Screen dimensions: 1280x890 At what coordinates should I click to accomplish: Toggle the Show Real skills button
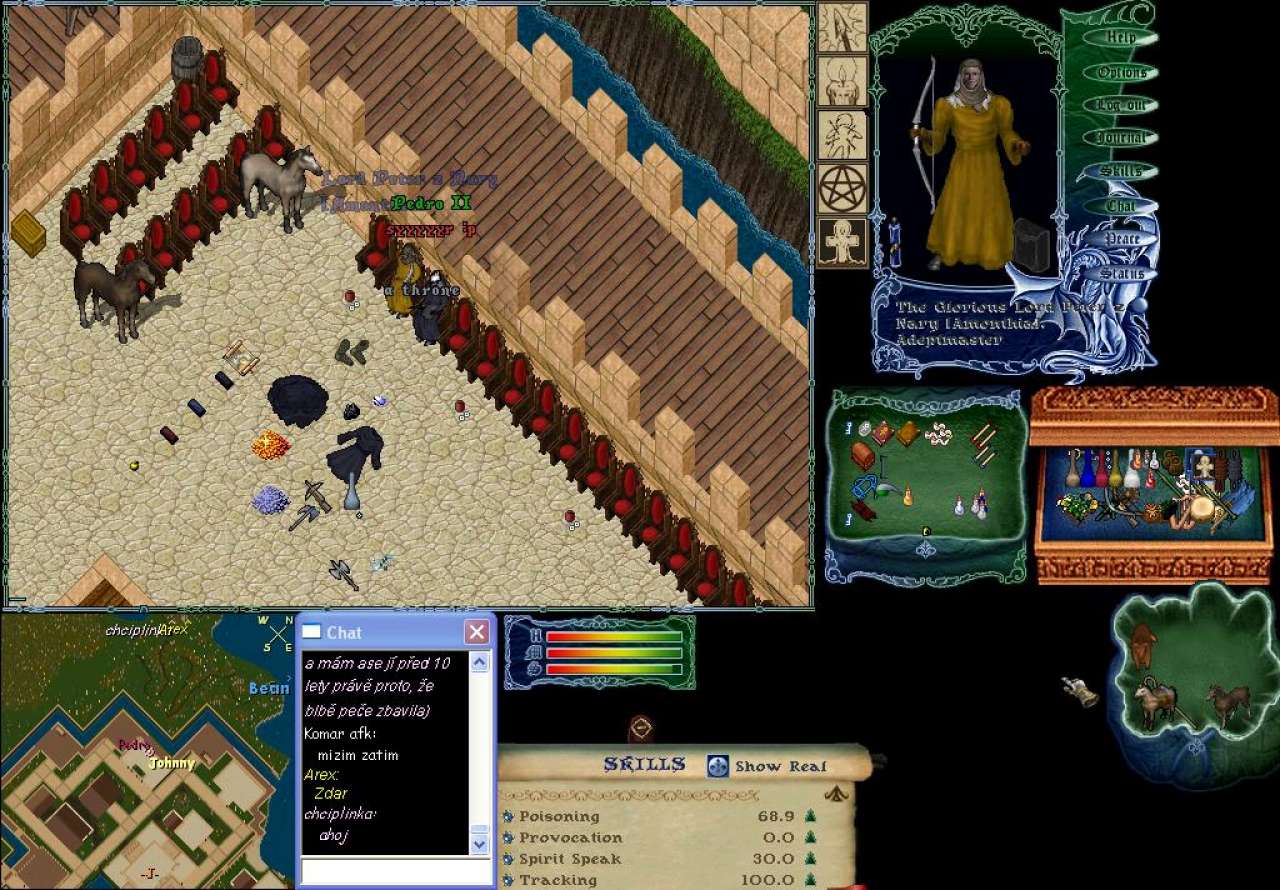[718, 766]
